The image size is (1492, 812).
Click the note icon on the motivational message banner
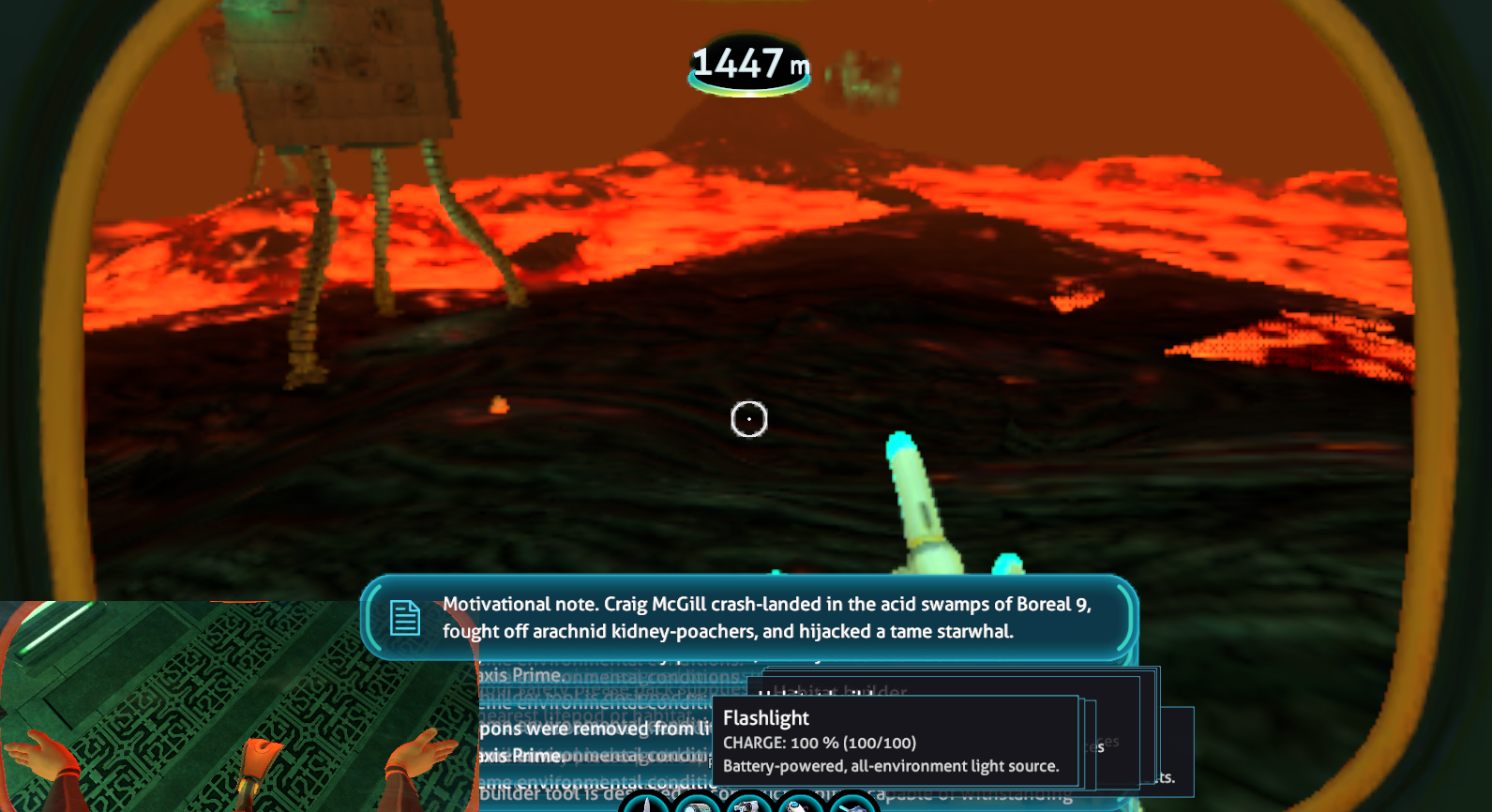pos(404,619)
